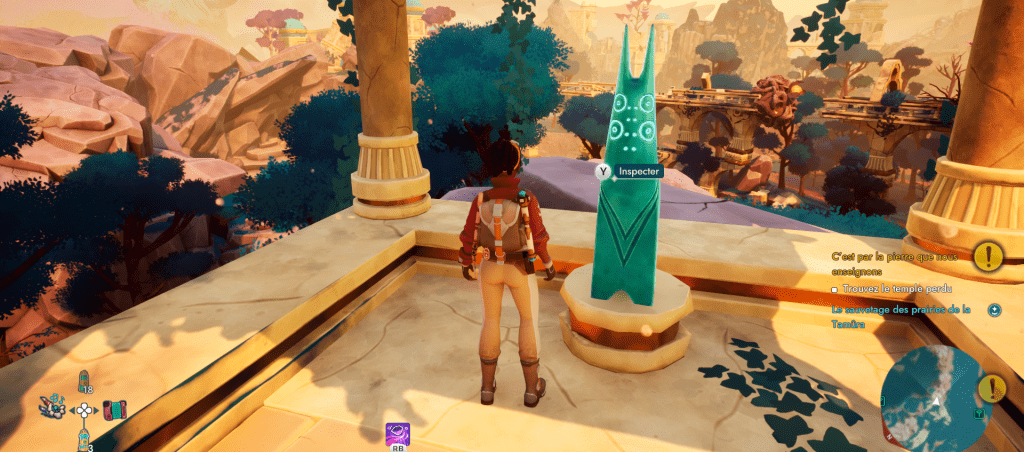The height and width of the screenshot is (452, 1024).
Task: Click the yellow exclamation quest marker beside tracker
Action: [x=989, y=256]
